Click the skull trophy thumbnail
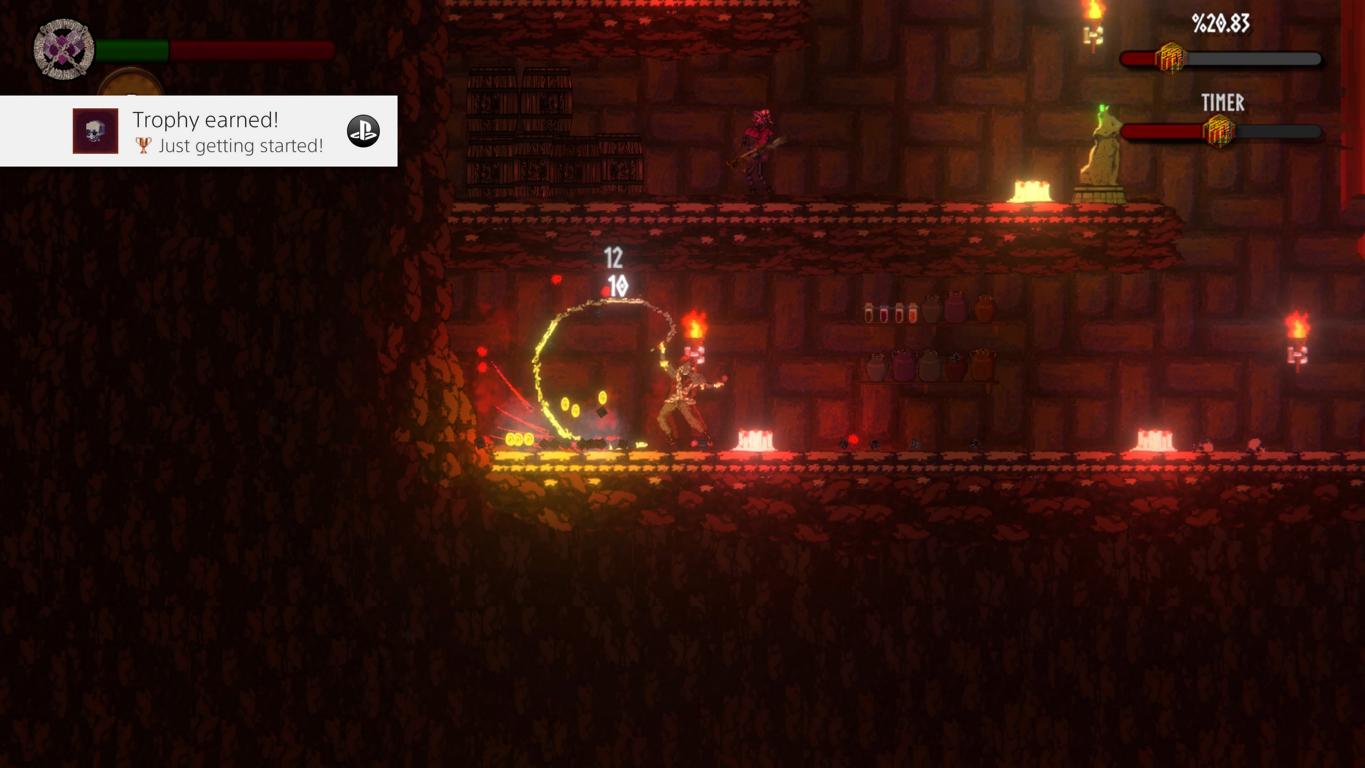Image resolution: width=1365 pixels, height=768 pixels. coord(95,131)
